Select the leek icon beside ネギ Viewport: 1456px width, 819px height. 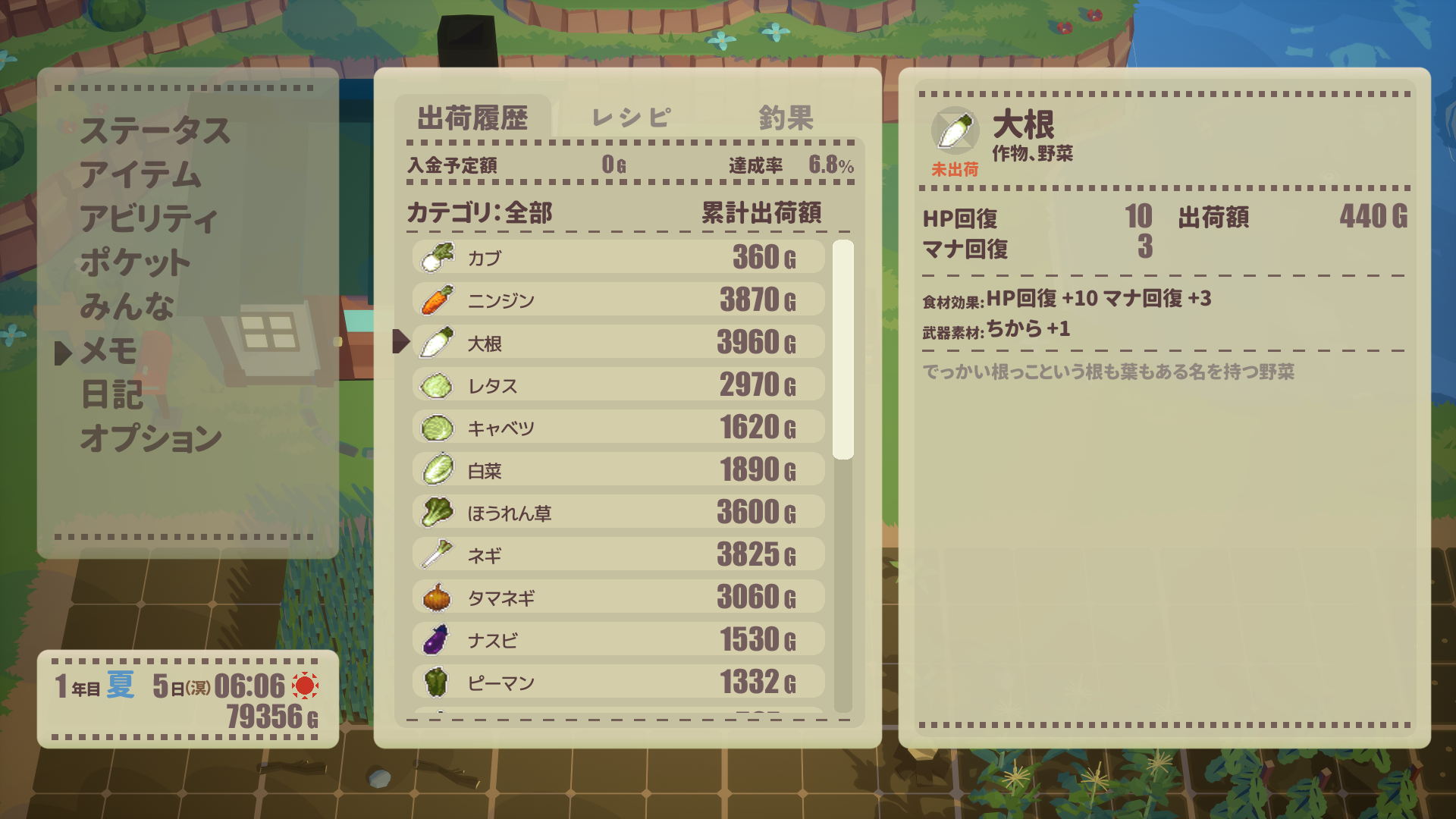click(436, 554)
